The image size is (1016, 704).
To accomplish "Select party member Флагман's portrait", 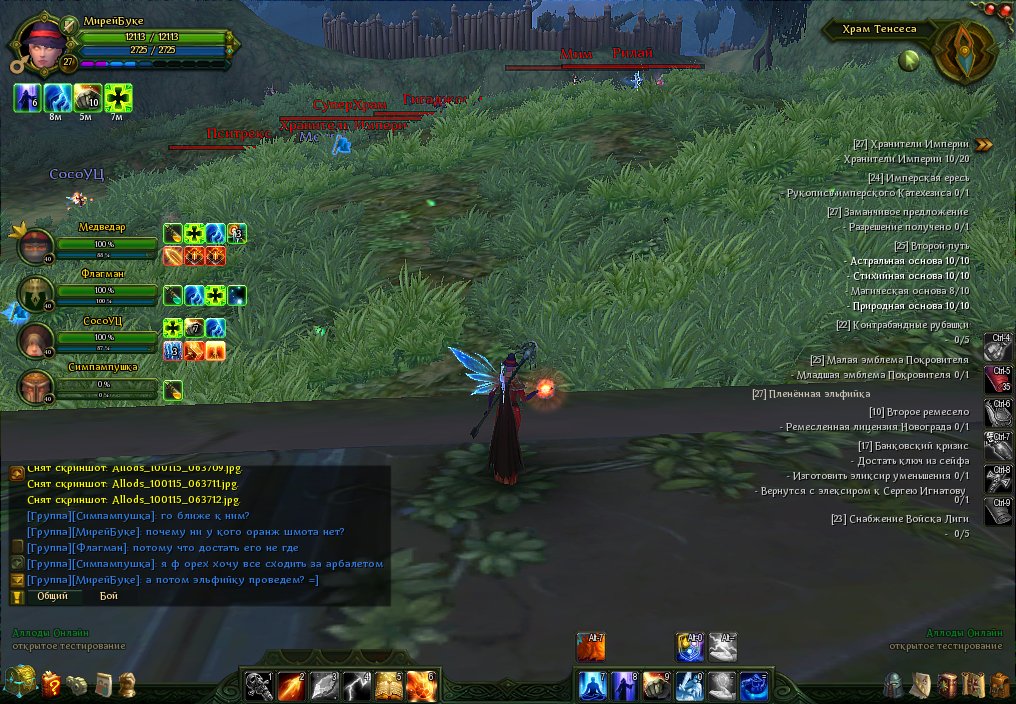I will pyautogui.click(x=37, y=293).
